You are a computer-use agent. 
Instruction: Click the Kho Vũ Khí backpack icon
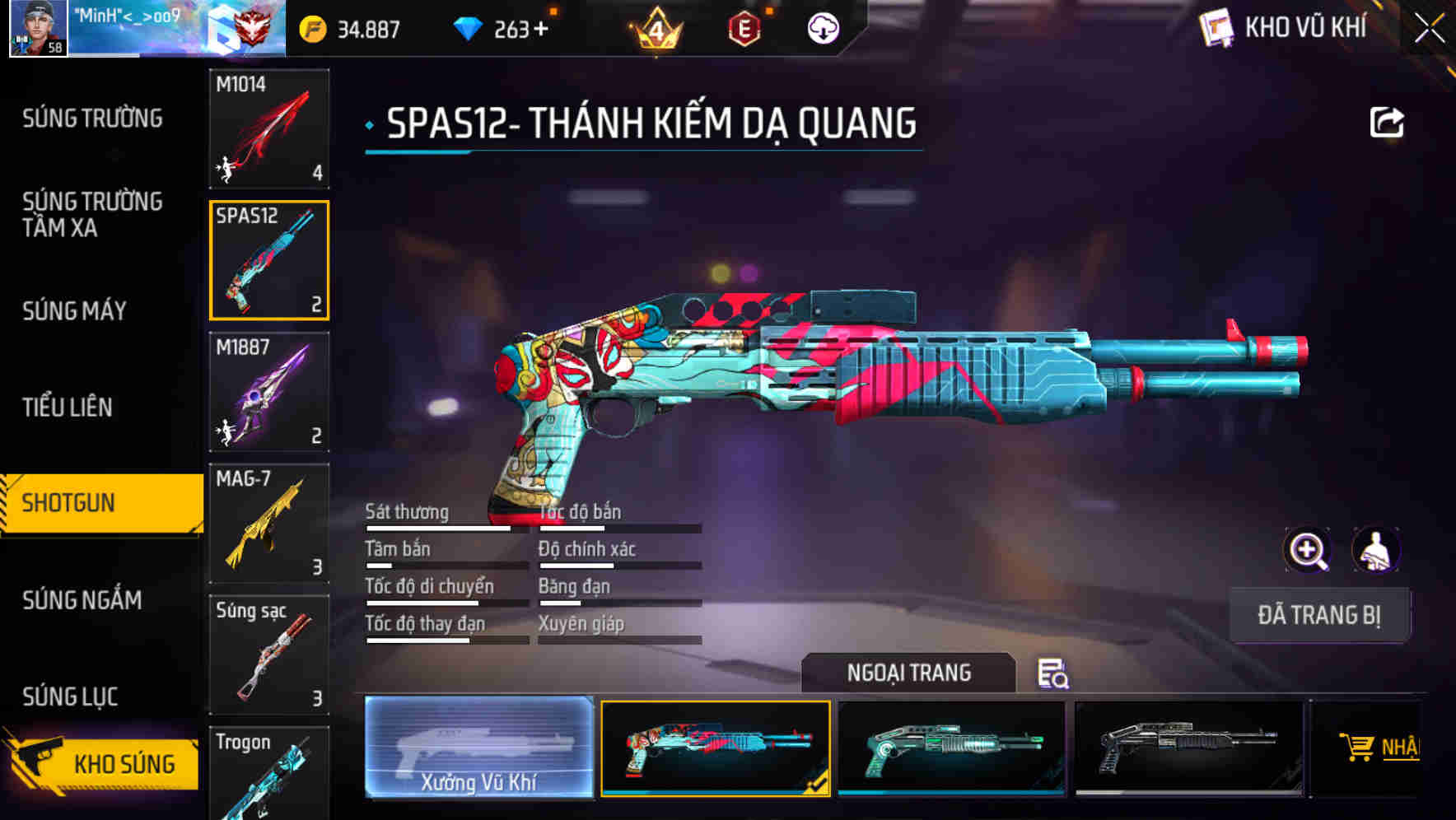pyautogui.click(x=1216, y=27)
